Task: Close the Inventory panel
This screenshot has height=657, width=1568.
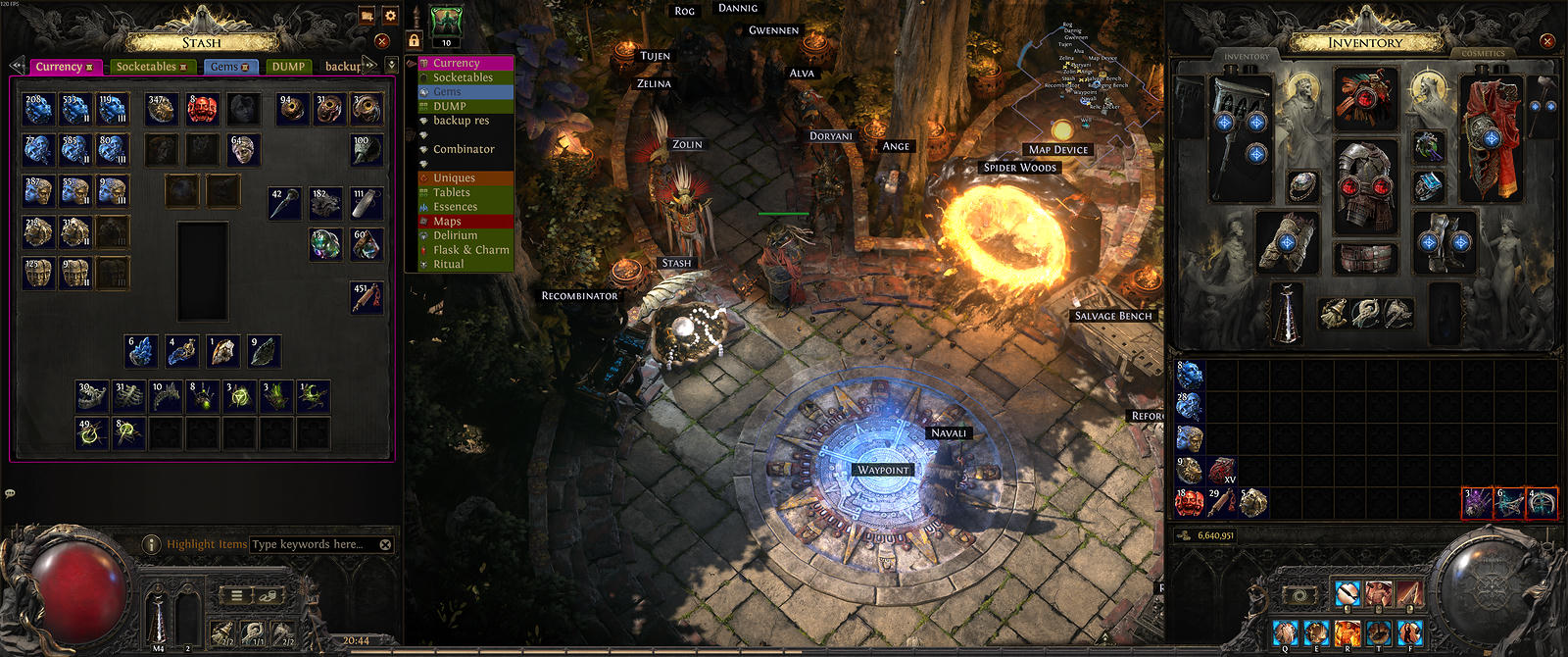Action: tap(1547, 41)
